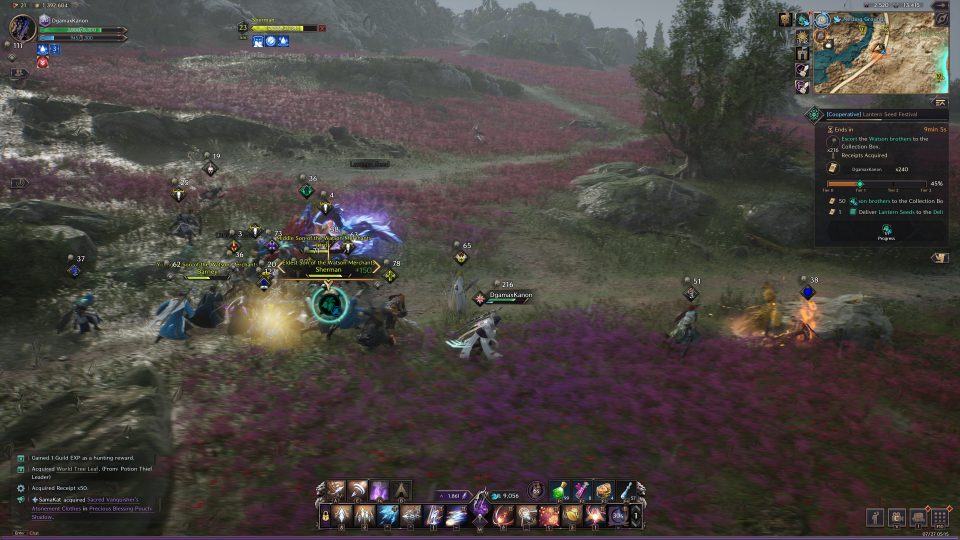This screenshot has width=960, height=540.
Task: Click the Progress button in event tracker
Action: coord(886,231)
